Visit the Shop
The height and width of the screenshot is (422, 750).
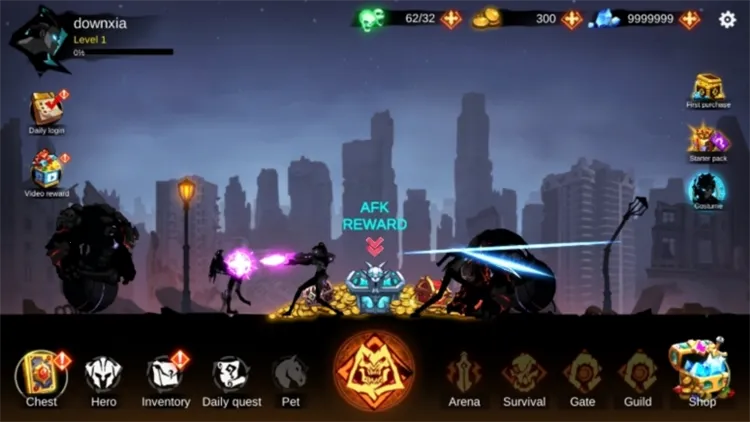[x=701, y=372]
